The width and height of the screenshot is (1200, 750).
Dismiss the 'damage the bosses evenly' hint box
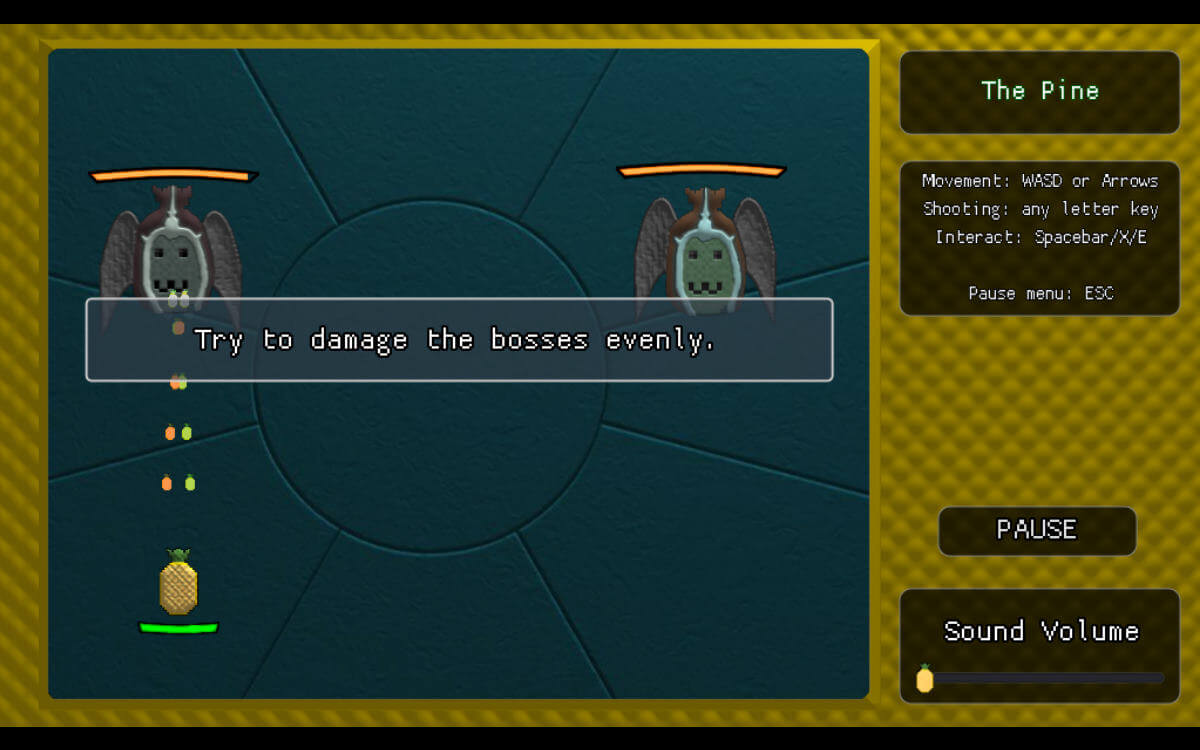[459, 340]
